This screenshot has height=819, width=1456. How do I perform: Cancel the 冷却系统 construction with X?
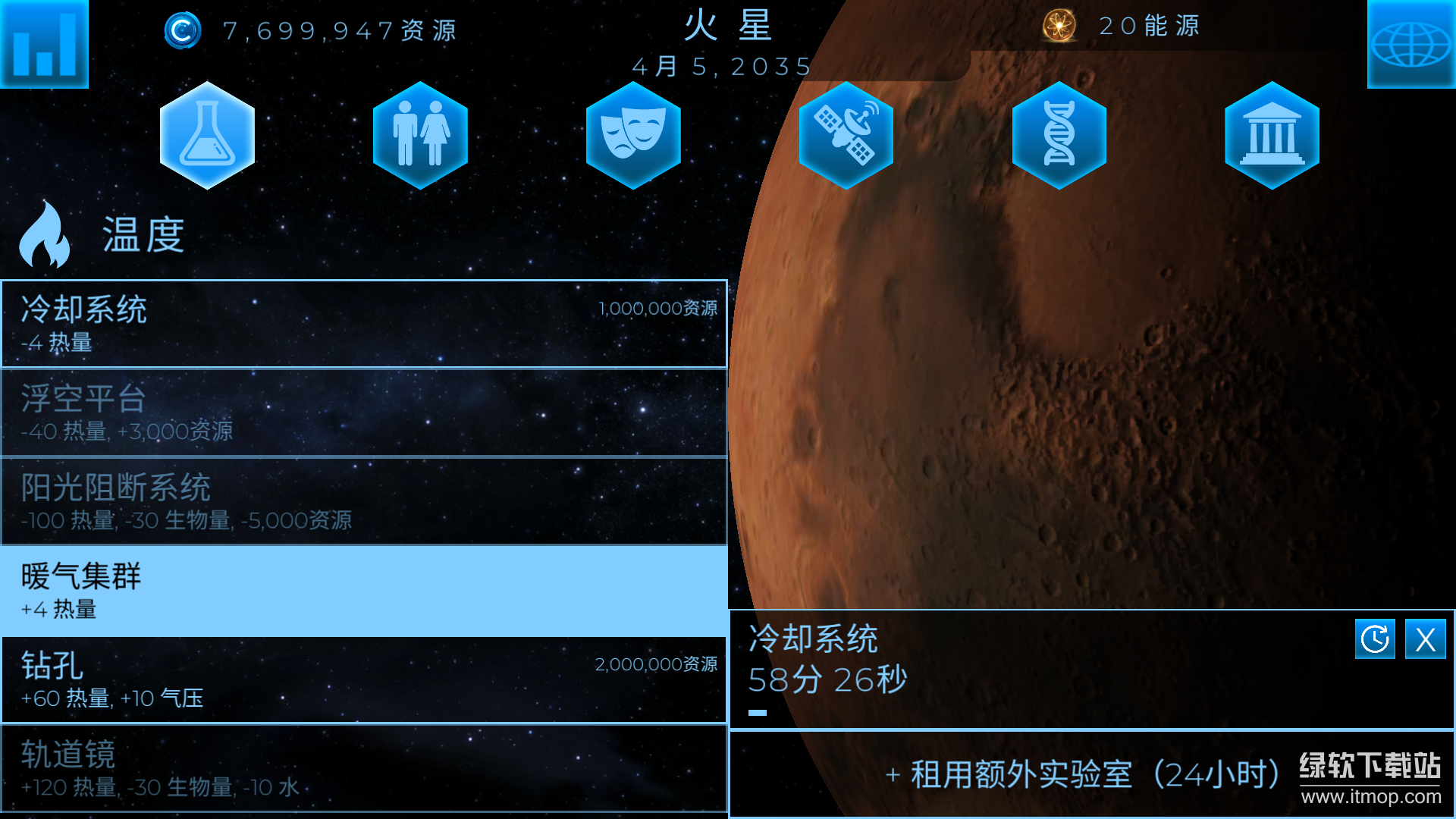[1426, 639]
